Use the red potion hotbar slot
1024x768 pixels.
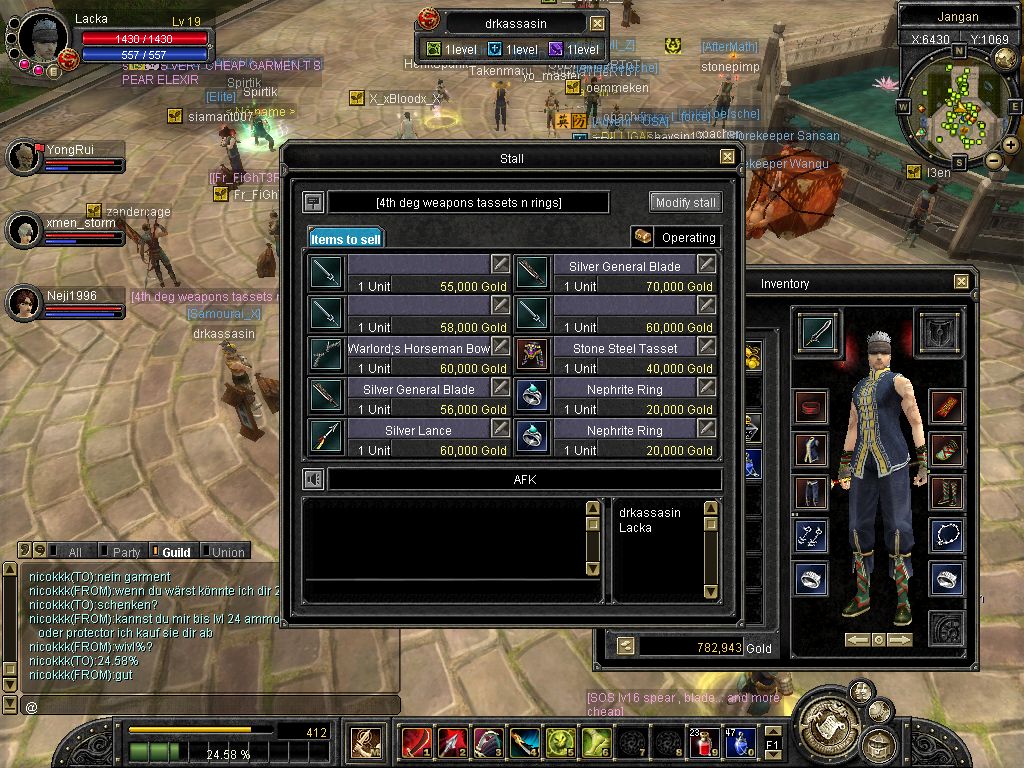click(703, 743)
